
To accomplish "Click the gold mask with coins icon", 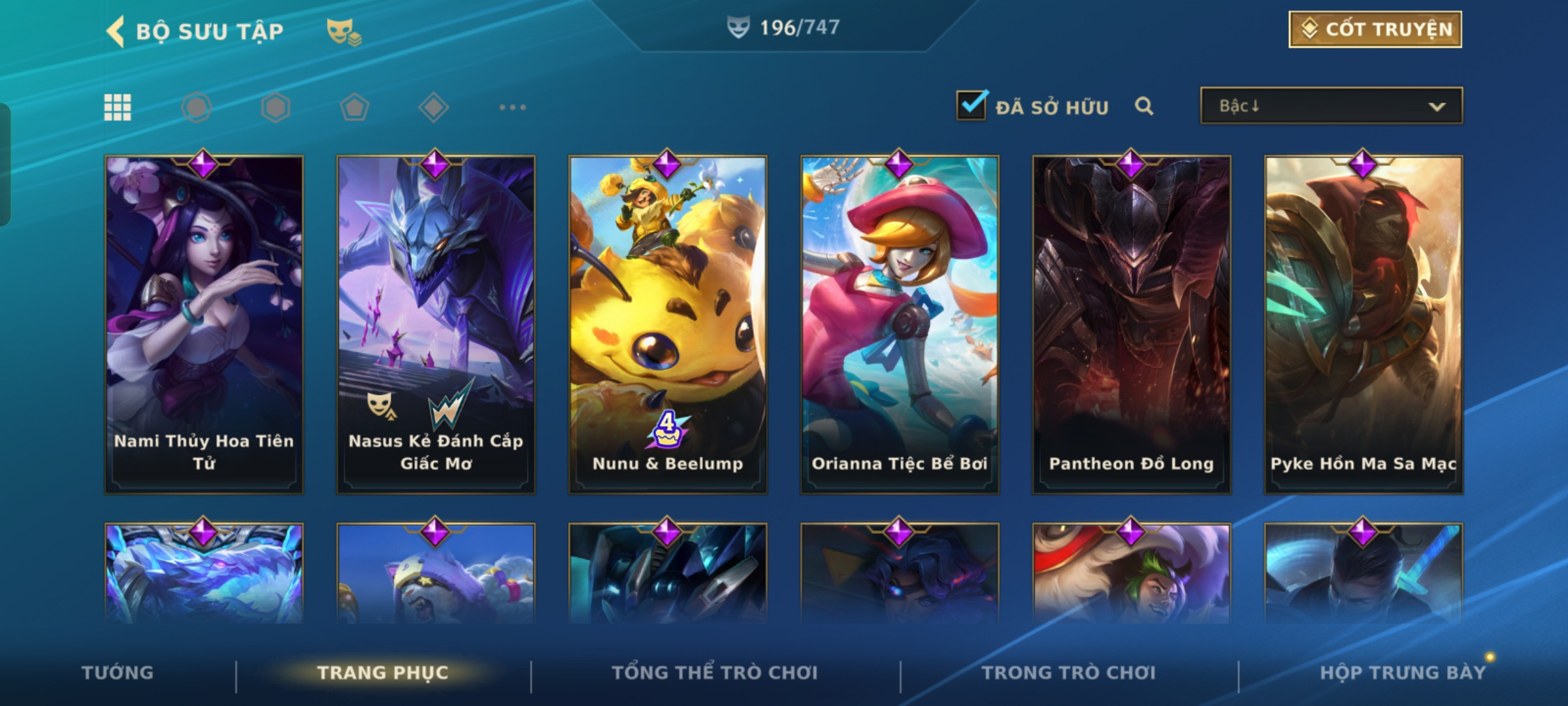I will pyautogui.click(x=344, y=31).
